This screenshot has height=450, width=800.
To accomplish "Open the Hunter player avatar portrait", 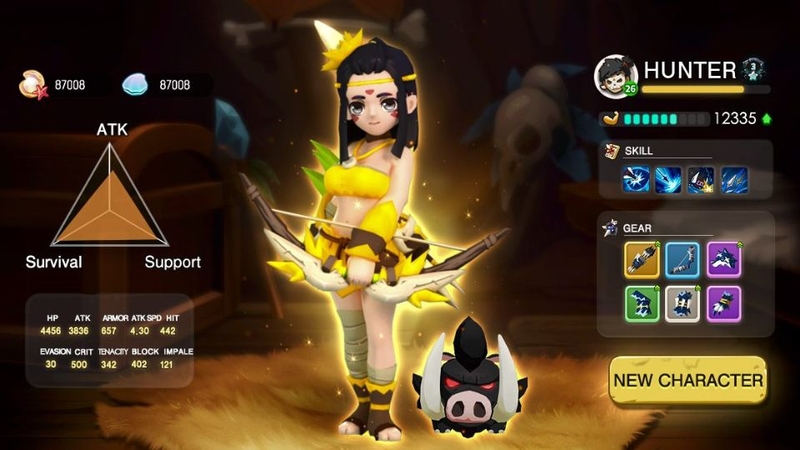I will [615, 75].
